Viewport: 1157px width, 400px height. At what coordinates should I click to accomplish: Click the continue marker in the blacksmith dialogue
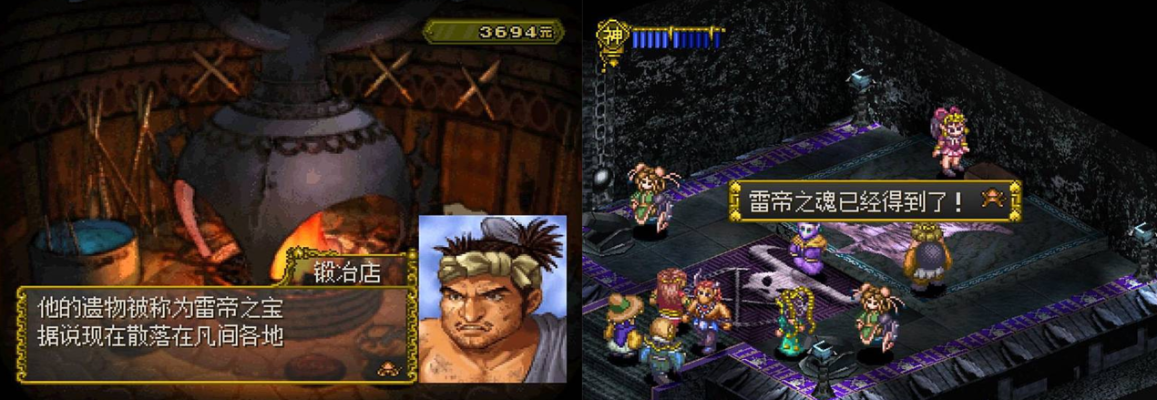point(385,368)
